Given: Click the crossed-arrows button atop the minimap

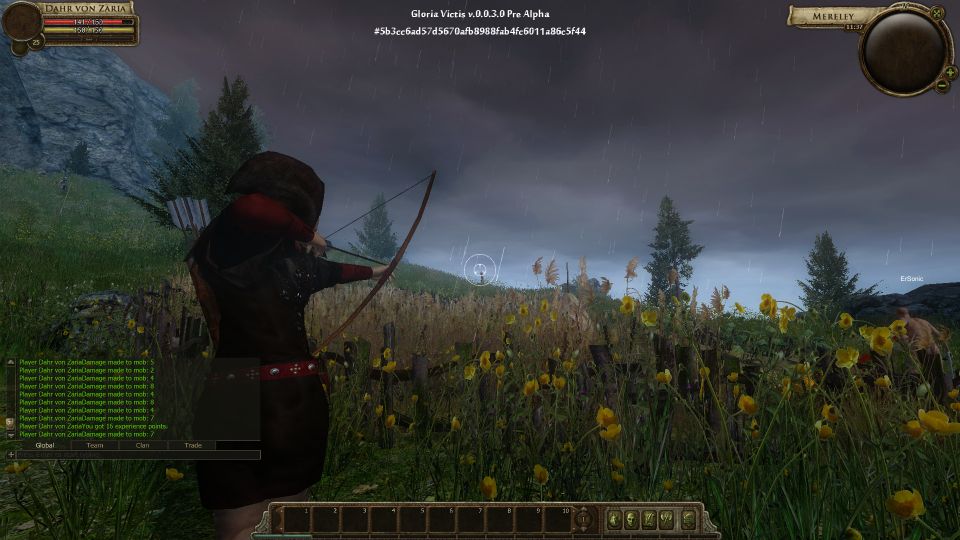Looking at the screenshot, I should tap(937, 14).
